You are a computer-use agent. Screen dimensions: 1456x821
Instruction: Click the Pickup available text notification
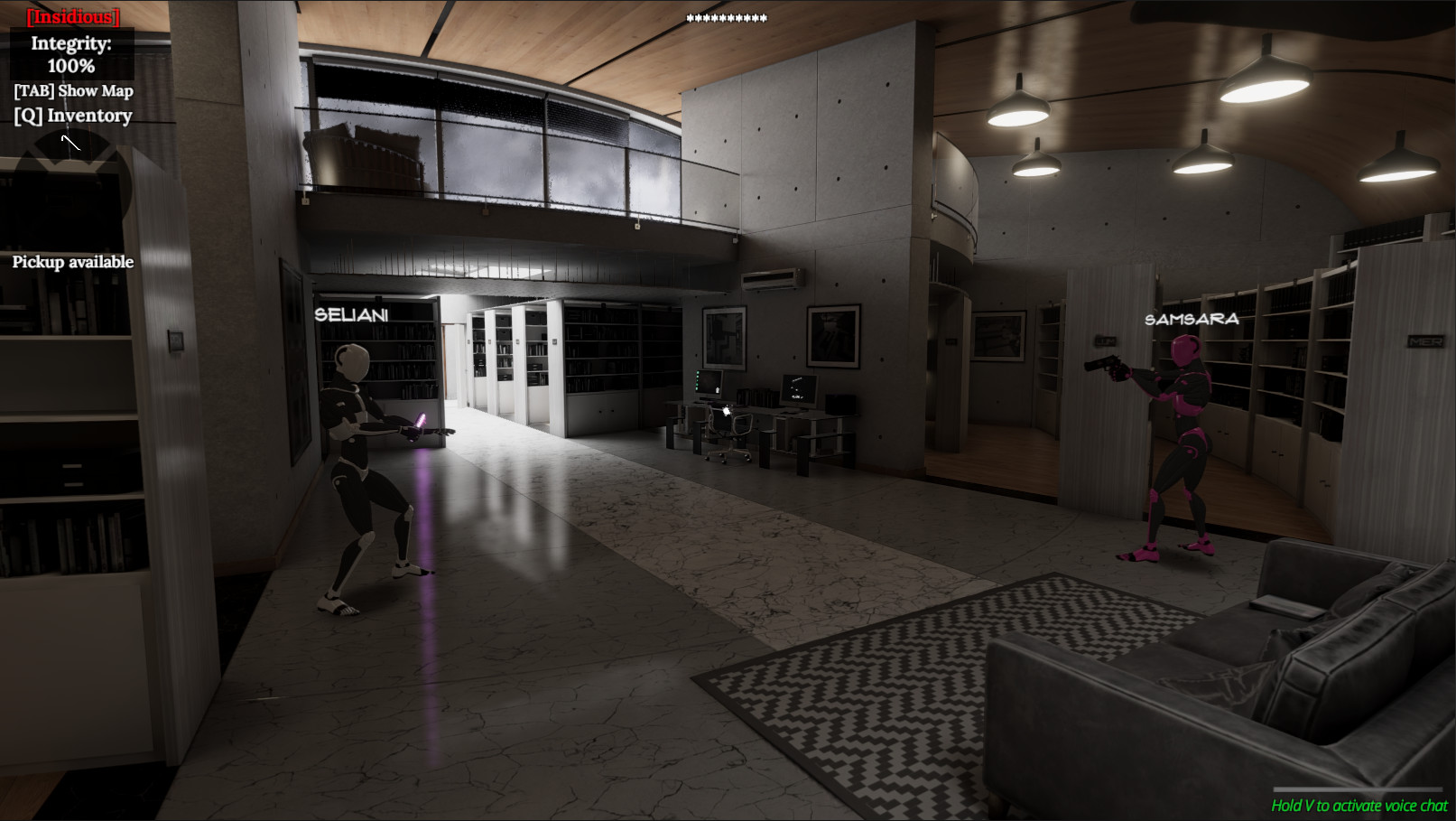click(71, 262)
